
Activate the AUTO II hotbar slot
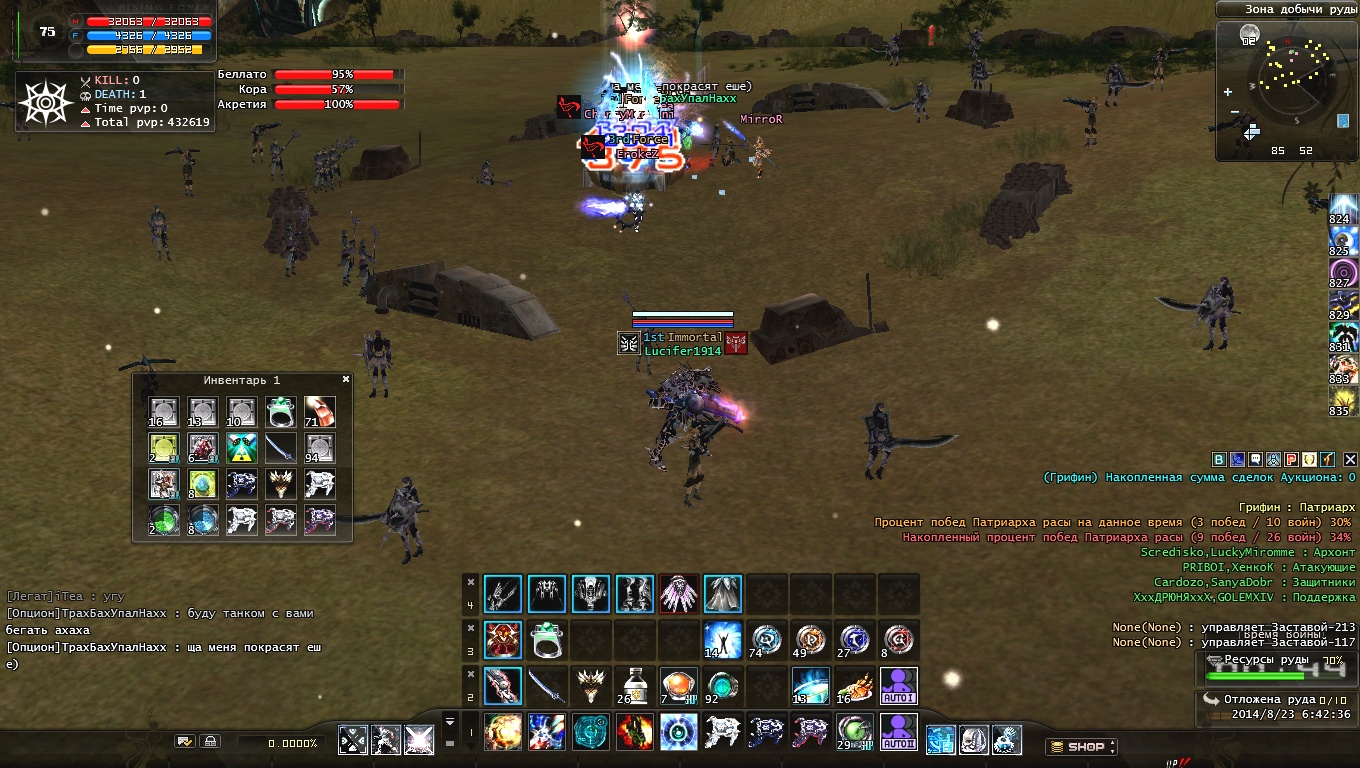tap(898, 731)
